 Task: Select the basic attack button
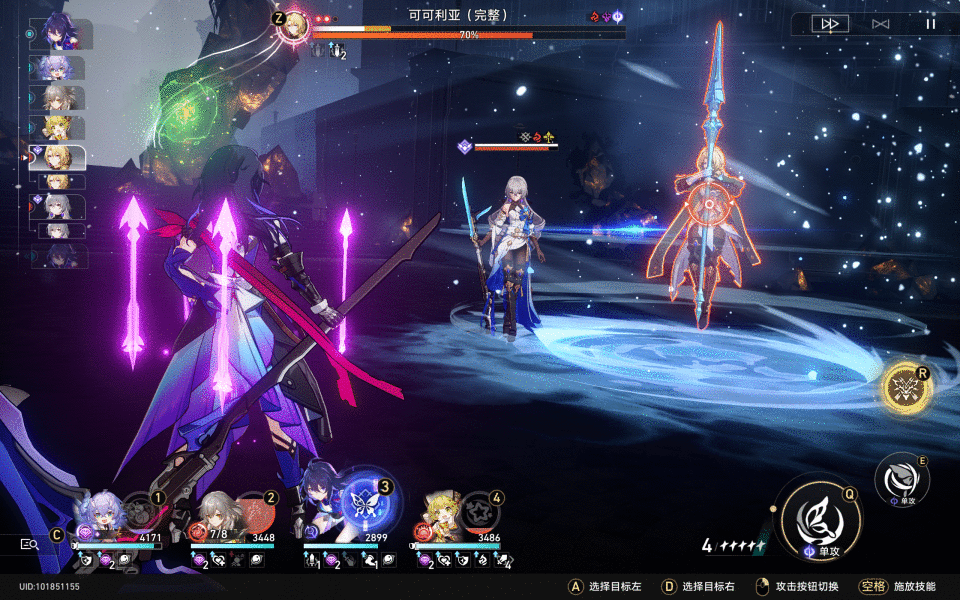[901, 478]
